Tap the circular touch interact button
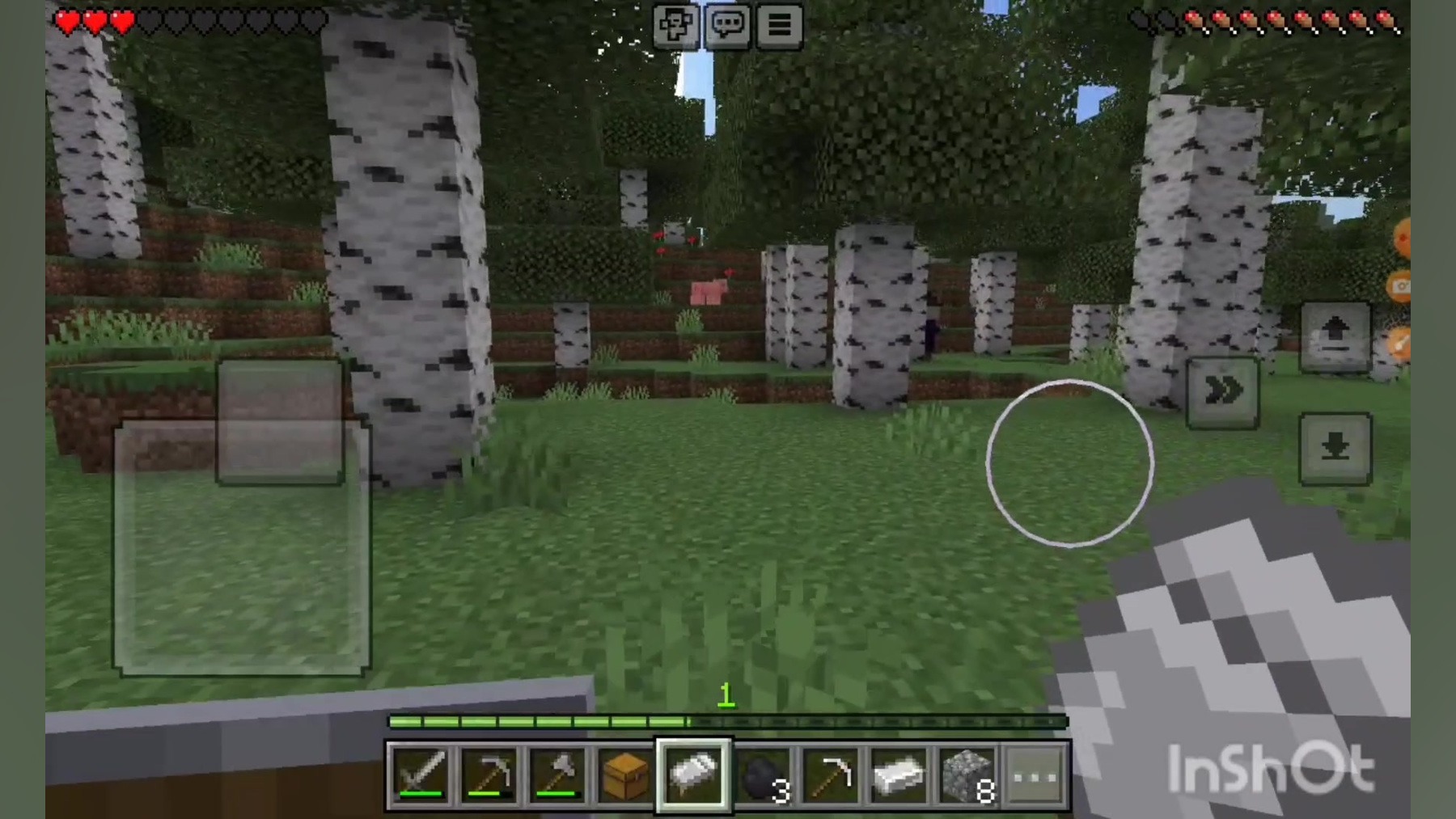The height and width of the screenshot is (819, 1456). (1069, 463)
